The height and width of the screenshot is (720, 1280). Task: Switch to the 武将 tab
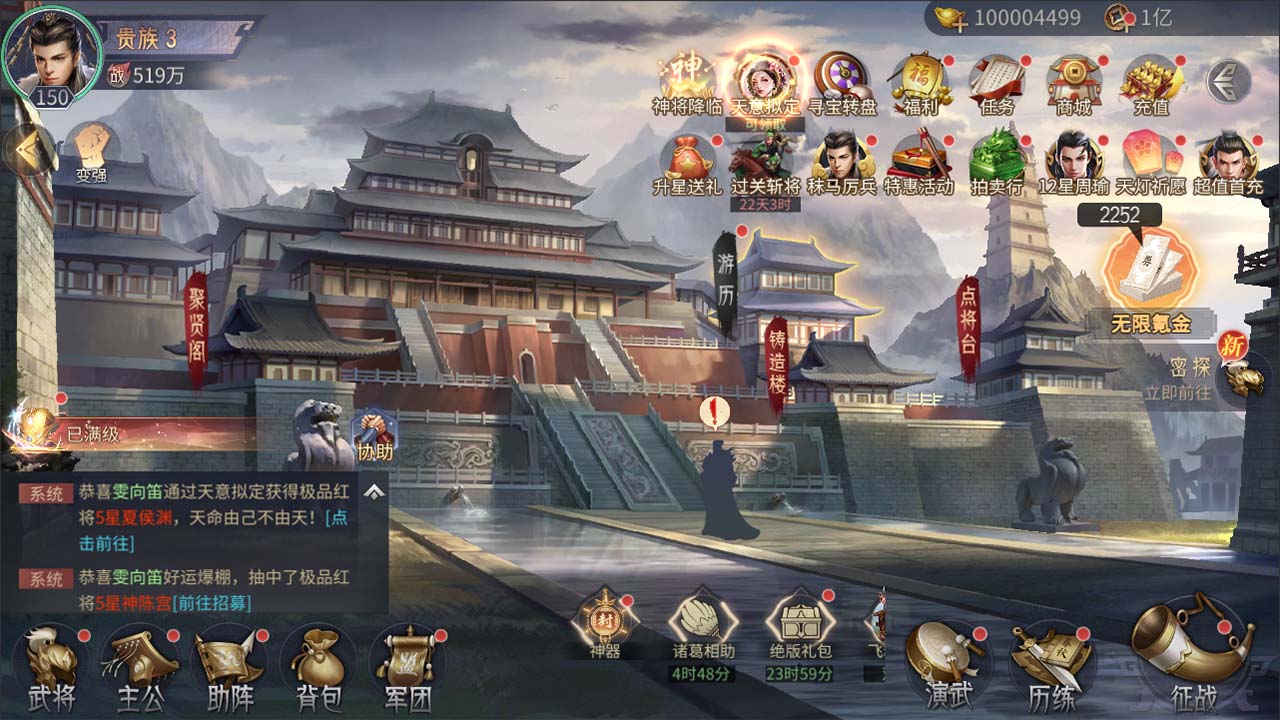[50, 665]
